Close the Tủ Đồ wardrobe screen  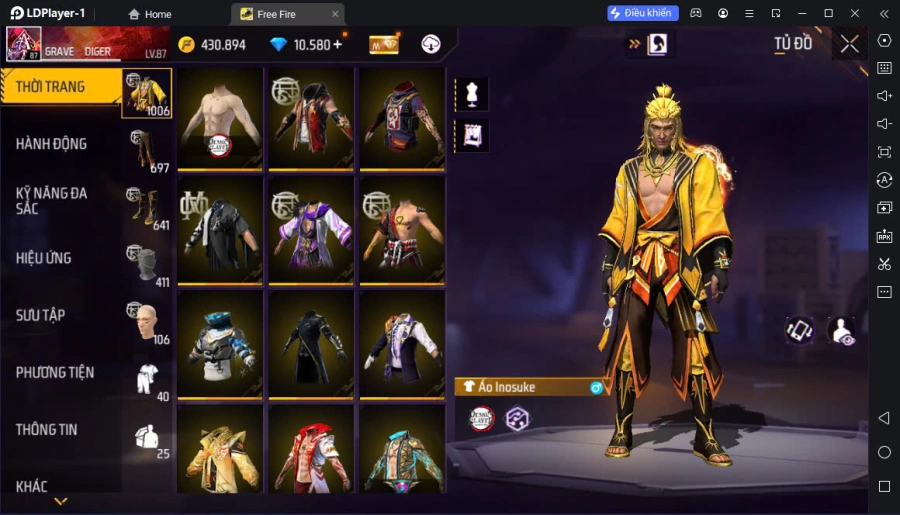(x=849, y=44)
